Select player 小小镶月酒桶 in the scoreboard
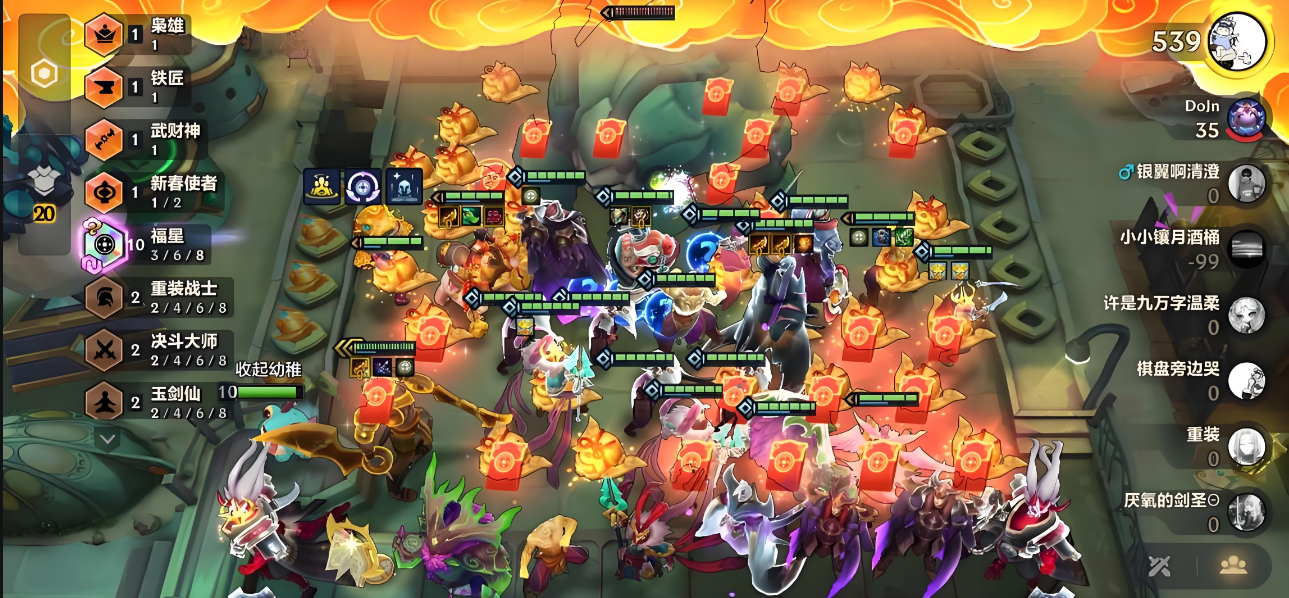The height and width of the screenshot is (598, 1289). click(1246, 248)
